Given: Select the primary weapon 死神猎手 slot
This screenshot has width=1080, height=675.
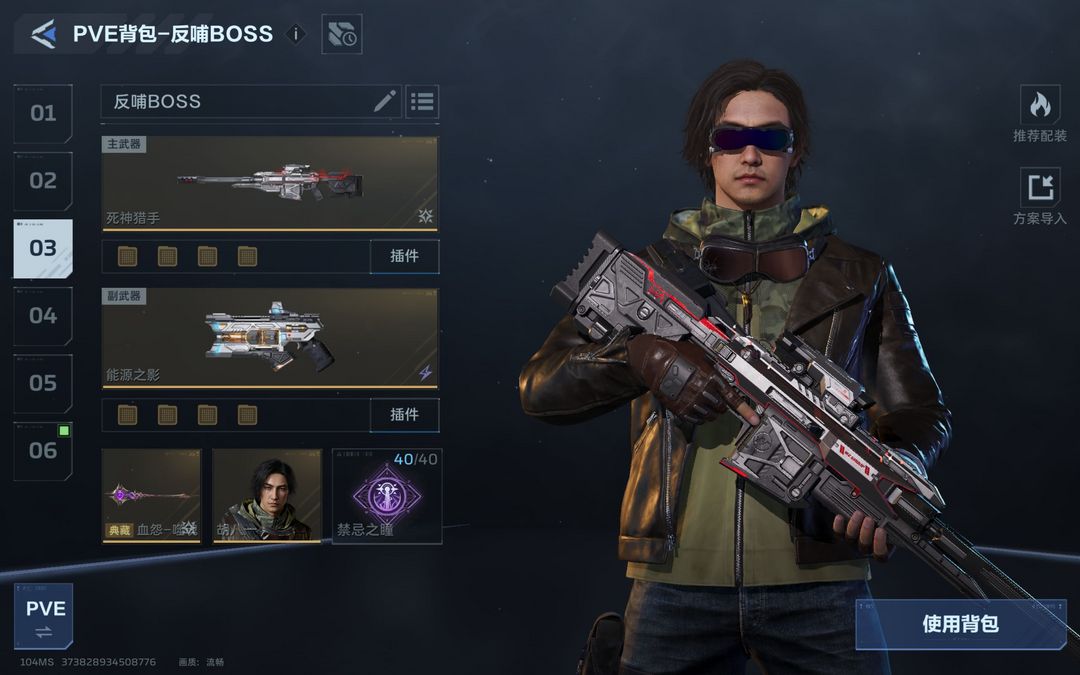Looking at the screenshot, I should (270, 183).
